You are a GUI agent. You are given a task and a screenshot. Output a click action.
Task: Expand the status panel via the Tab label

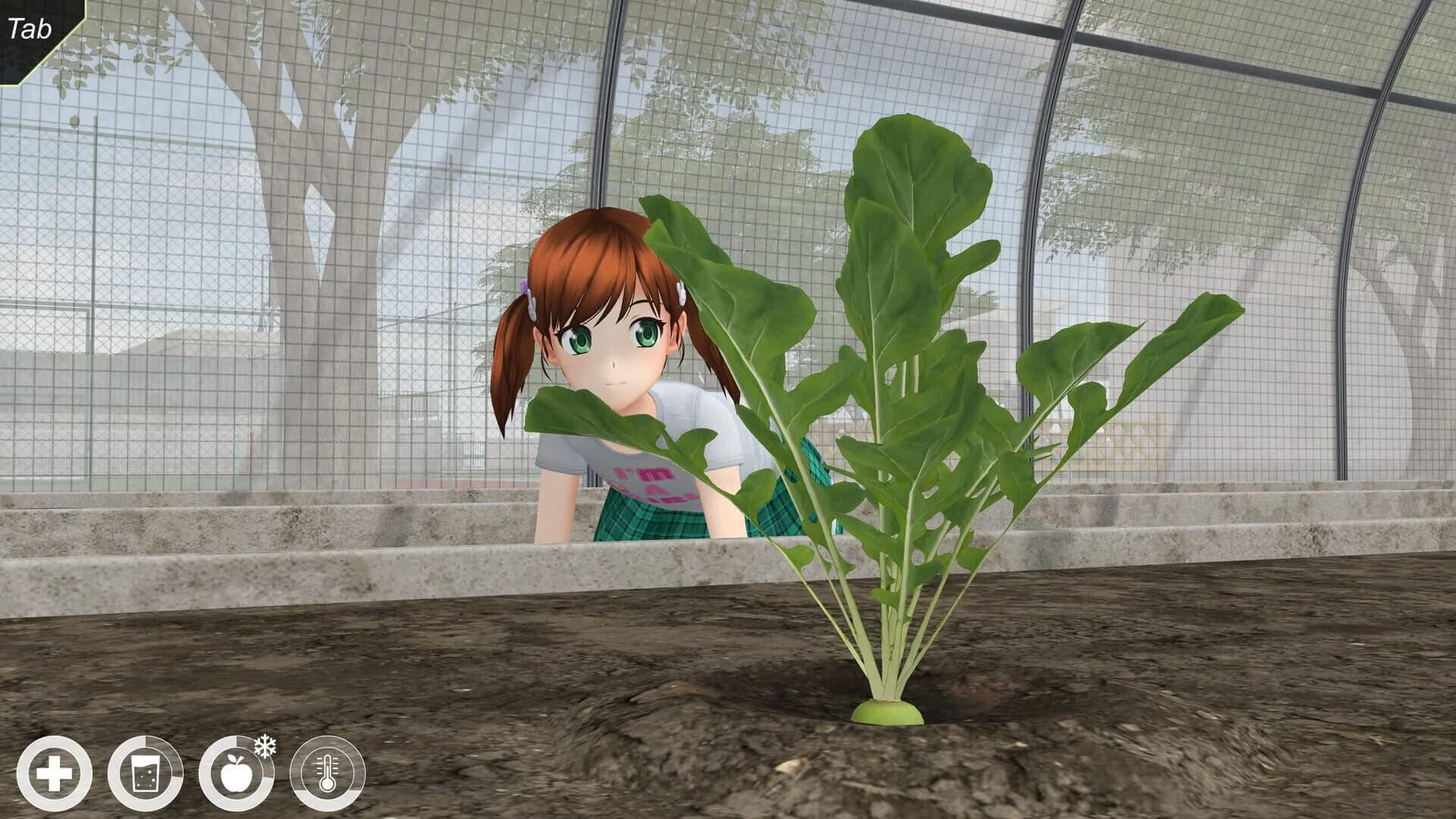[29, 27]
